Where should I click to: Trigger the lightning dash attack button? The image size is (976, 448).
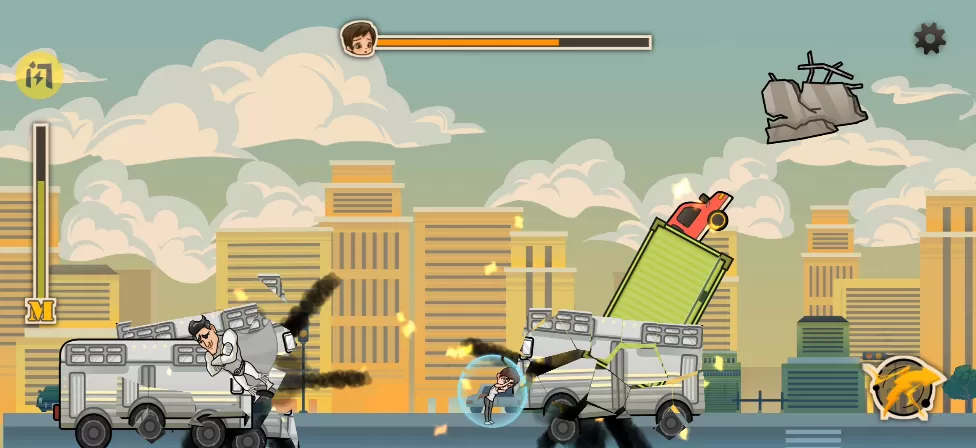point(906,387)
